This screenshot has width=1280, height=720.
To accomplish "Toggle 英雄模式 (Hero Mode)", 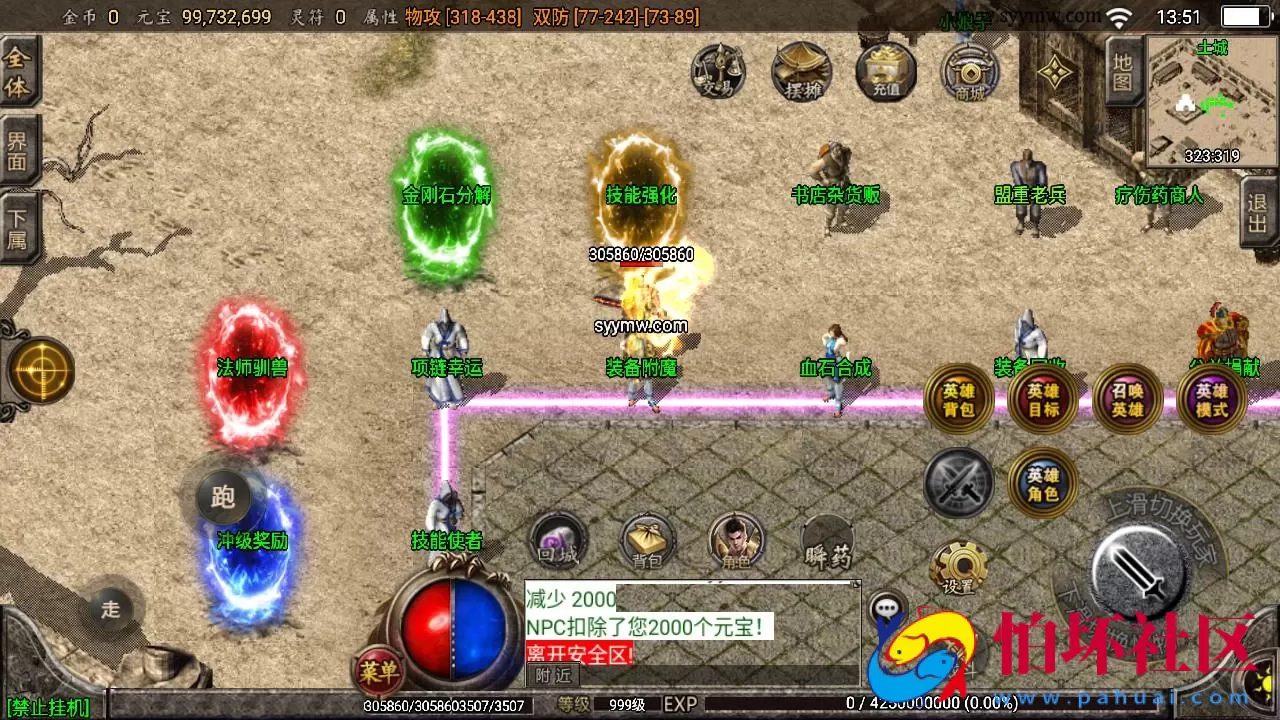I will [1211, 399].
